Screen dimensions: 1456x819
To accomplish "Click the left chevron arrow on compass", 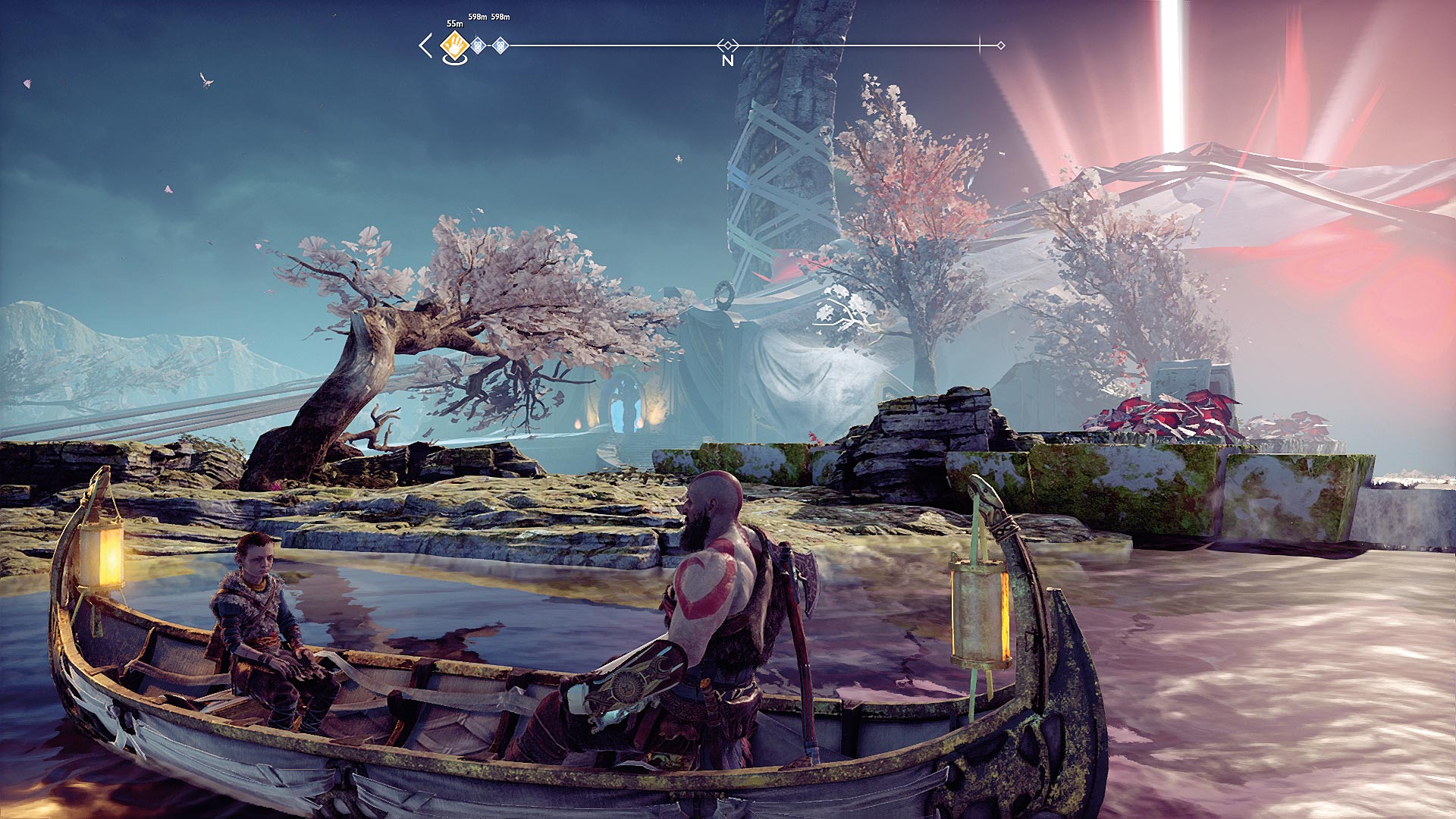I will coord(425,45).
